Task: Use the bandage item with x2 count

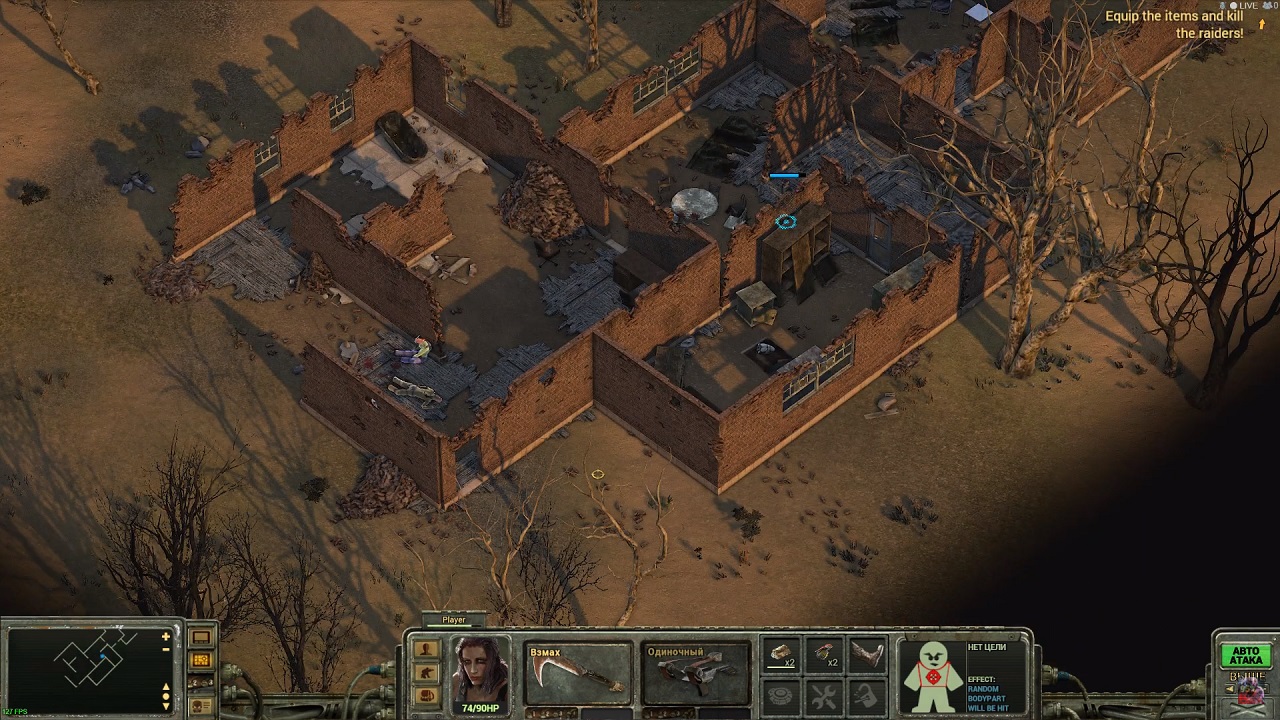Action: point(781,654)
